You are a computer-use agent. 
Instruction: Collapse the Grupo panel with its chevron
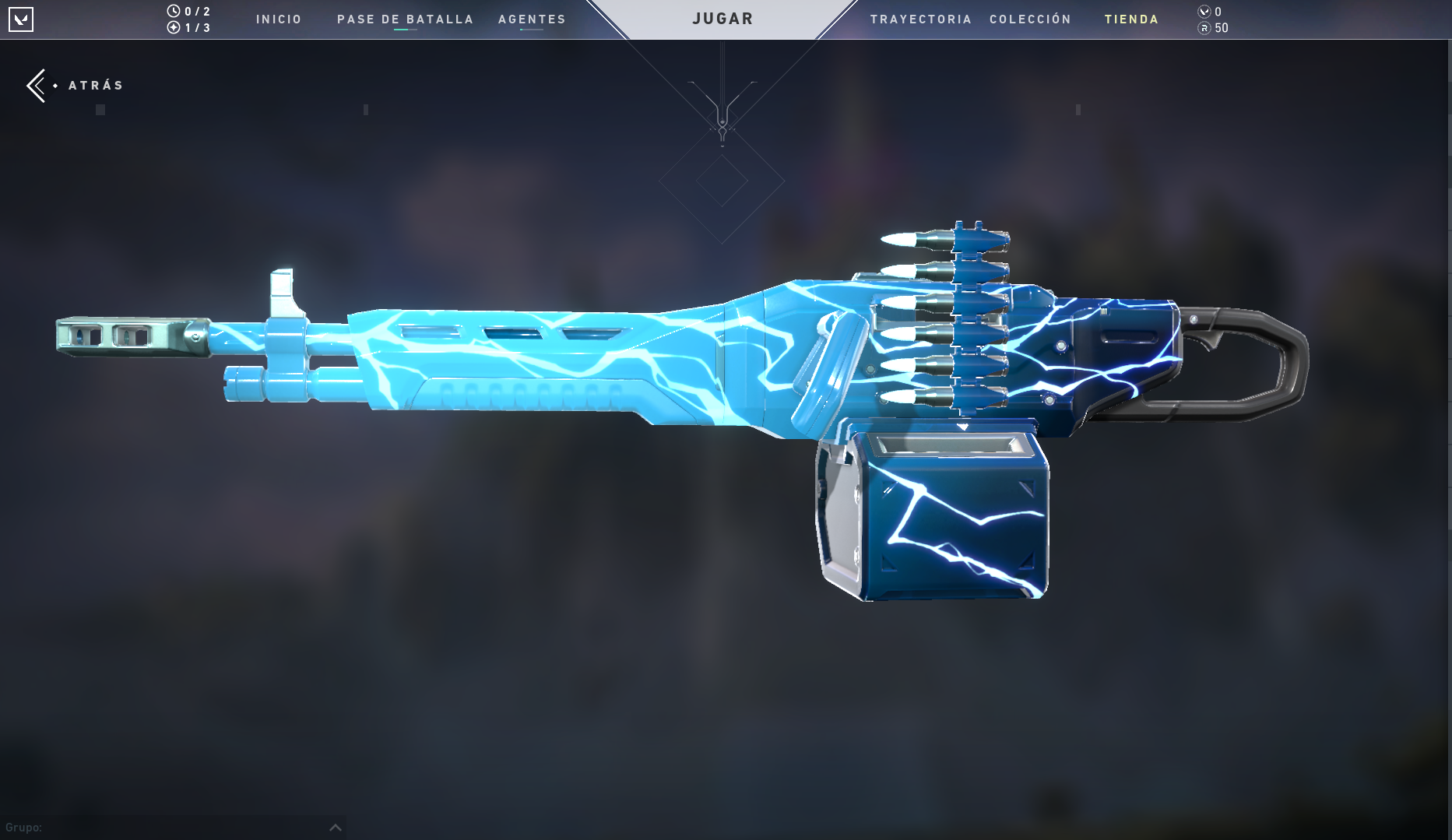(x=335, y=828)
